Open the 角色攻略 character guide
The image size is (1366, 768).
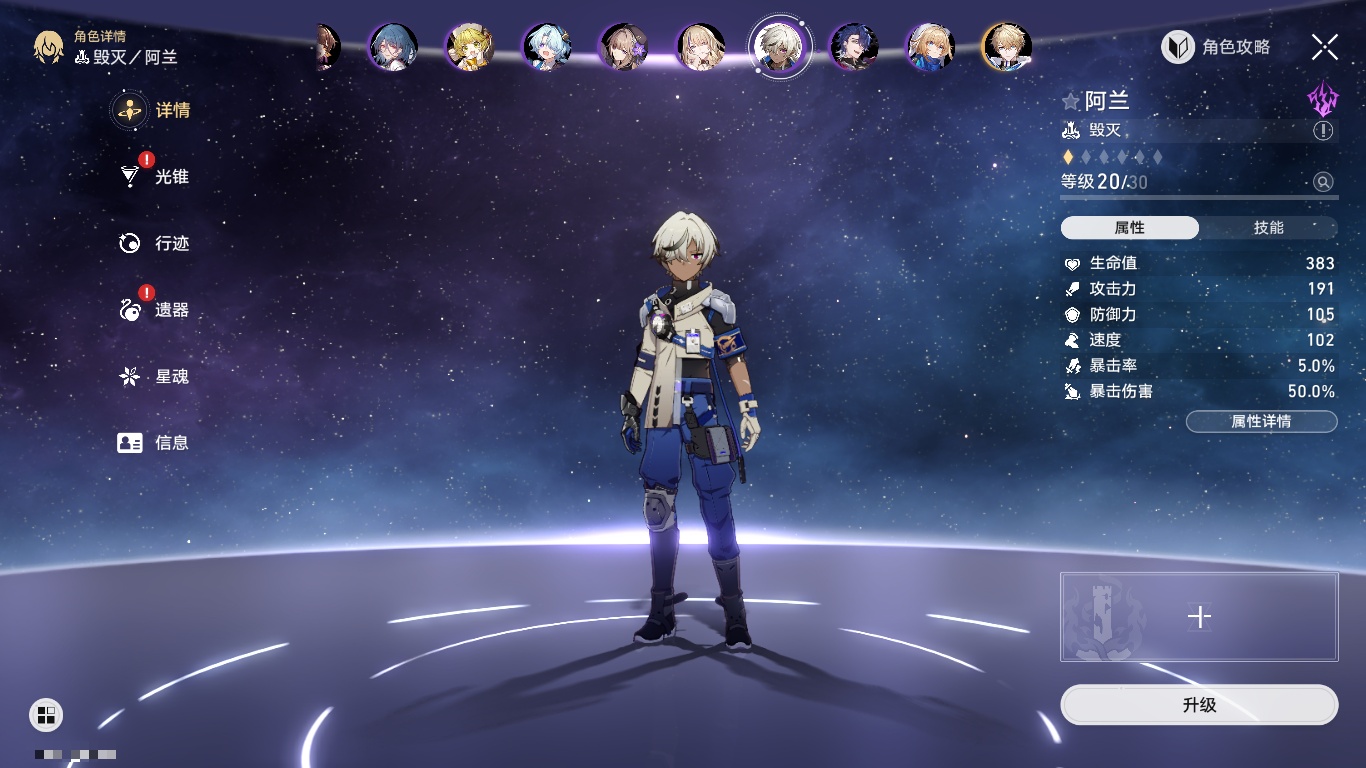(x=1216, y=47)
